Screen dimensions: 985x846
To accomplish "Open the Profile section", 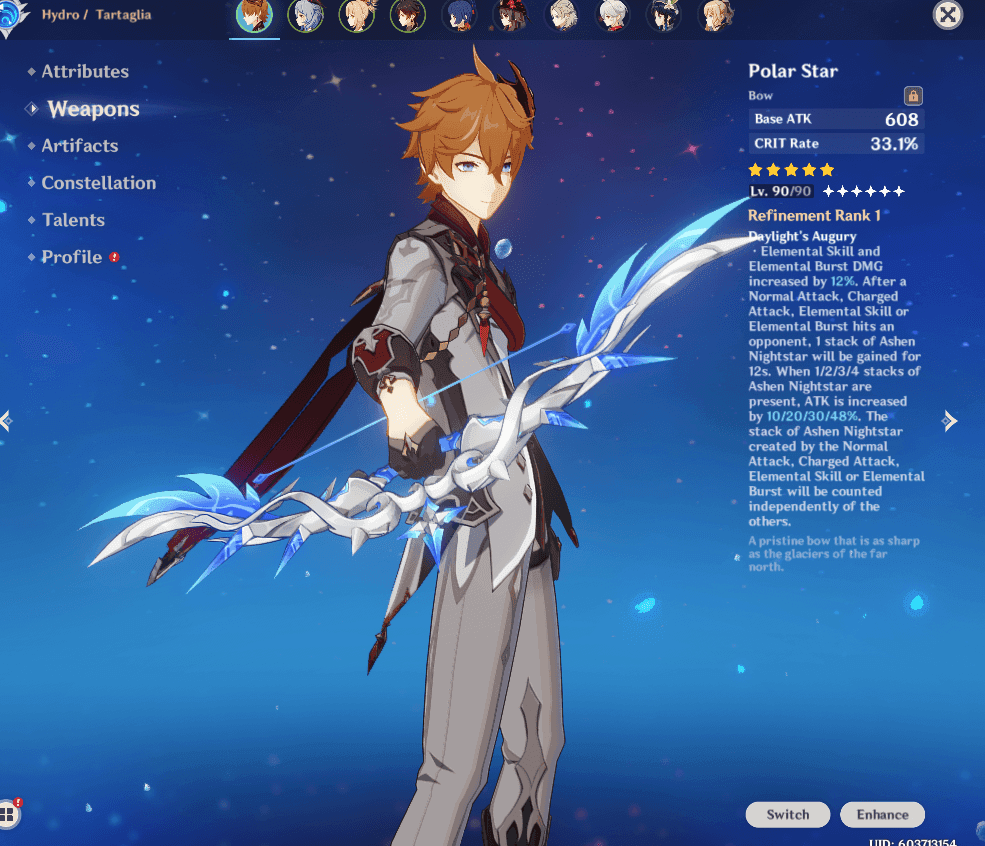I will 72,257.
